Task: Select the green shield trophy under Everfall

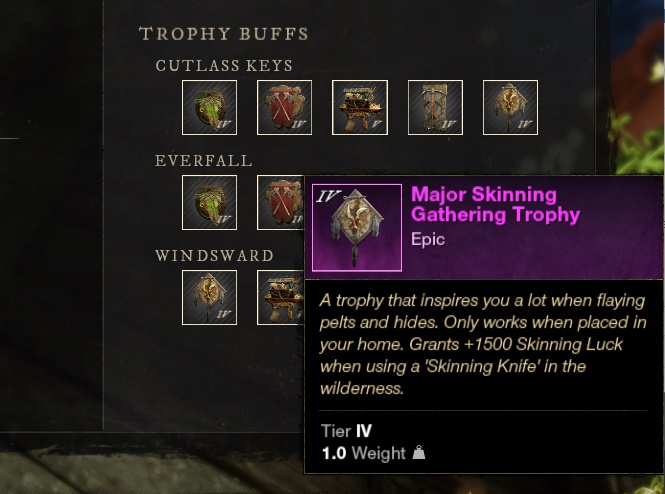Action: point(209,202)
